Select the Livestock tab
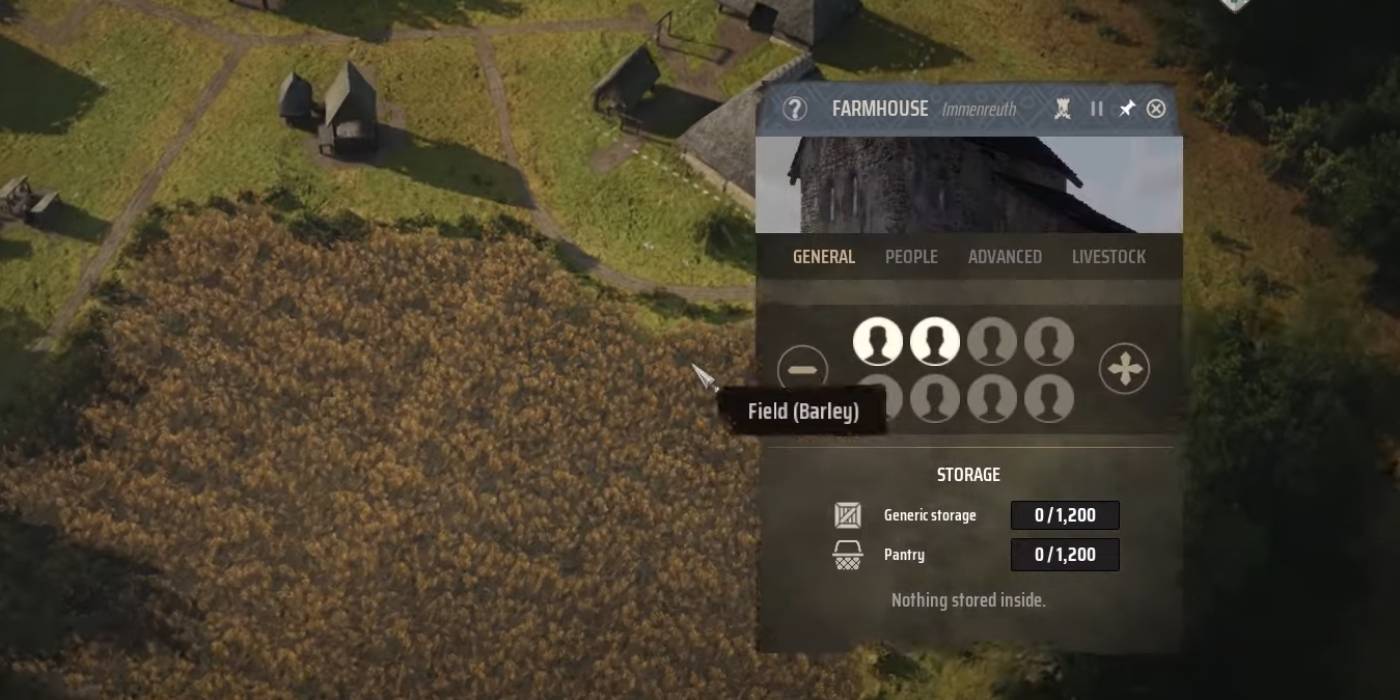 pyautogui.click(x=1108, y=257)
